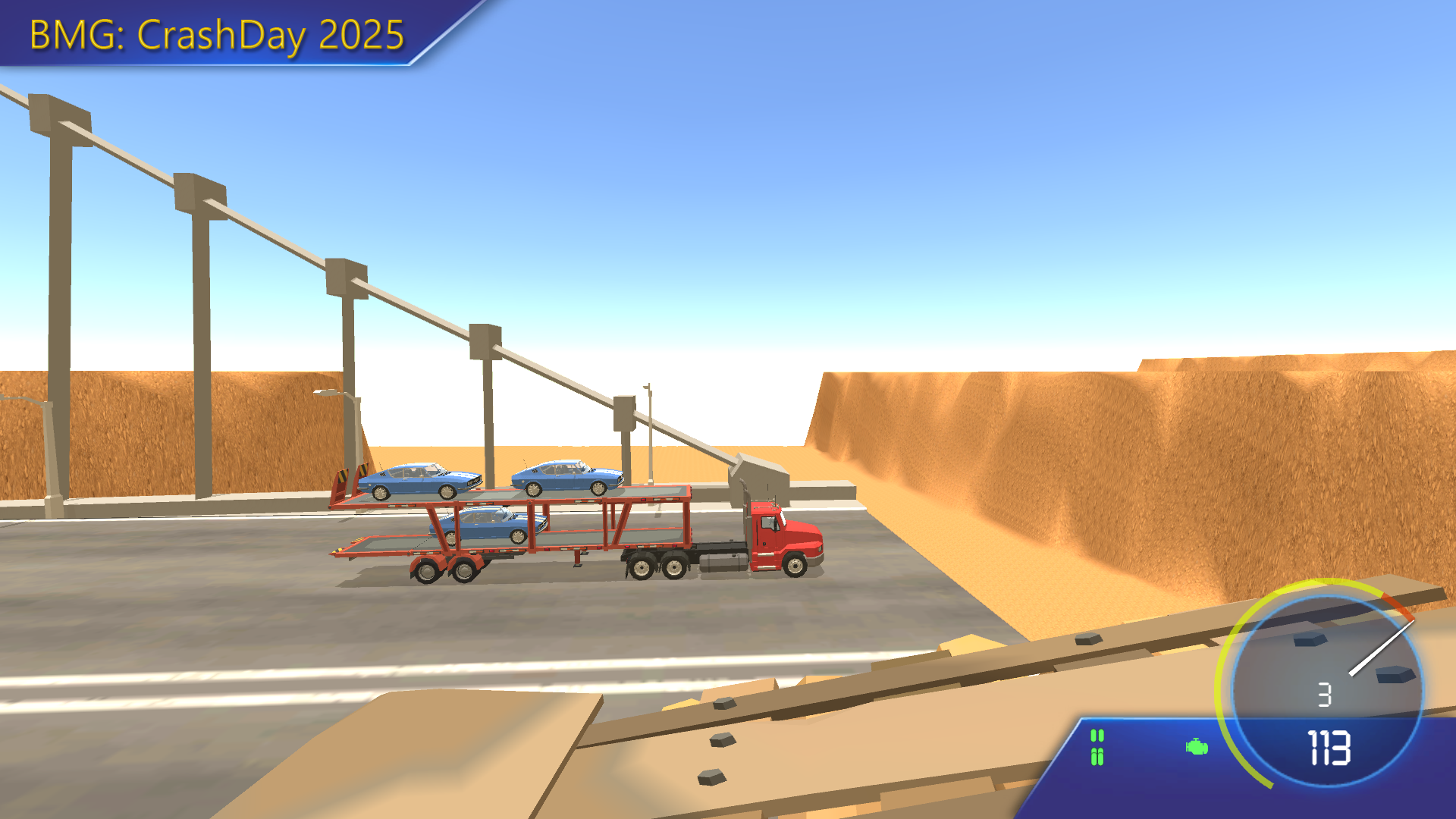Click the upper green indicator light icon
Screen dimensions: 1456x819
[1097, 736]
